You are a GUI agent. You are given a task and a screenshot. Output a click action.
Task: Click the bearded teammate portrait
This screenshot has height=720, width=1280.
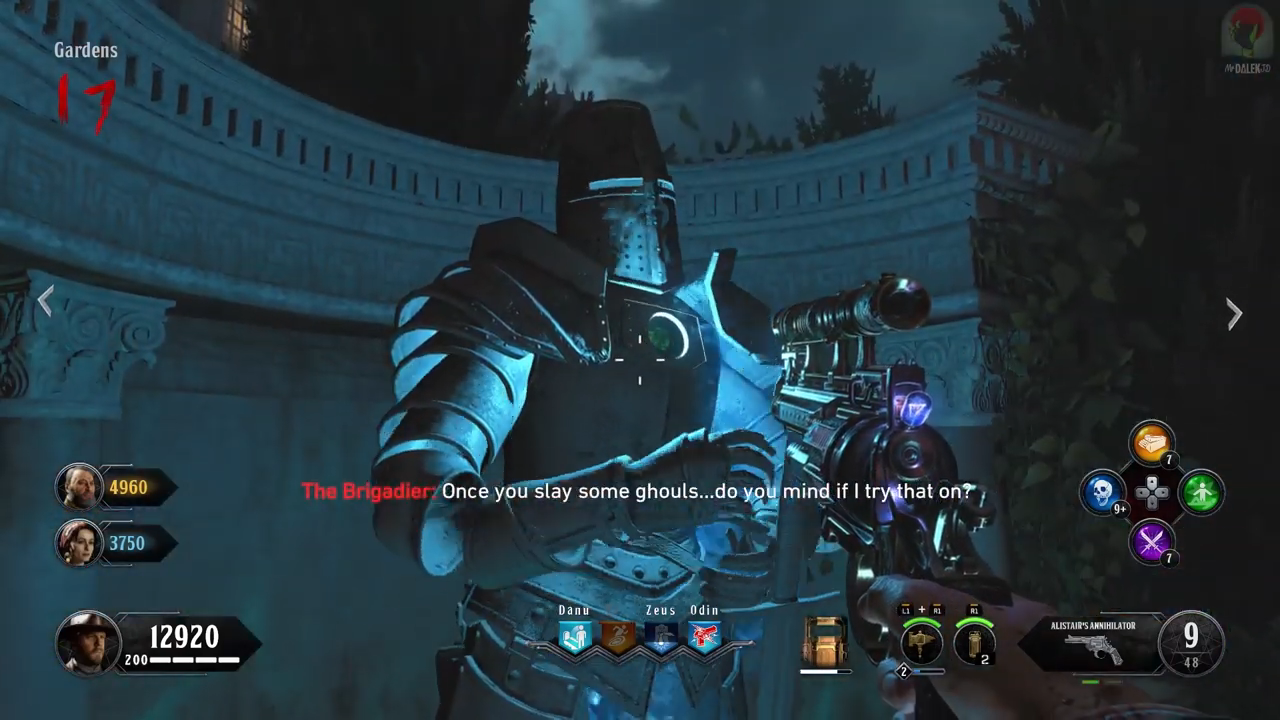point(78,487)
